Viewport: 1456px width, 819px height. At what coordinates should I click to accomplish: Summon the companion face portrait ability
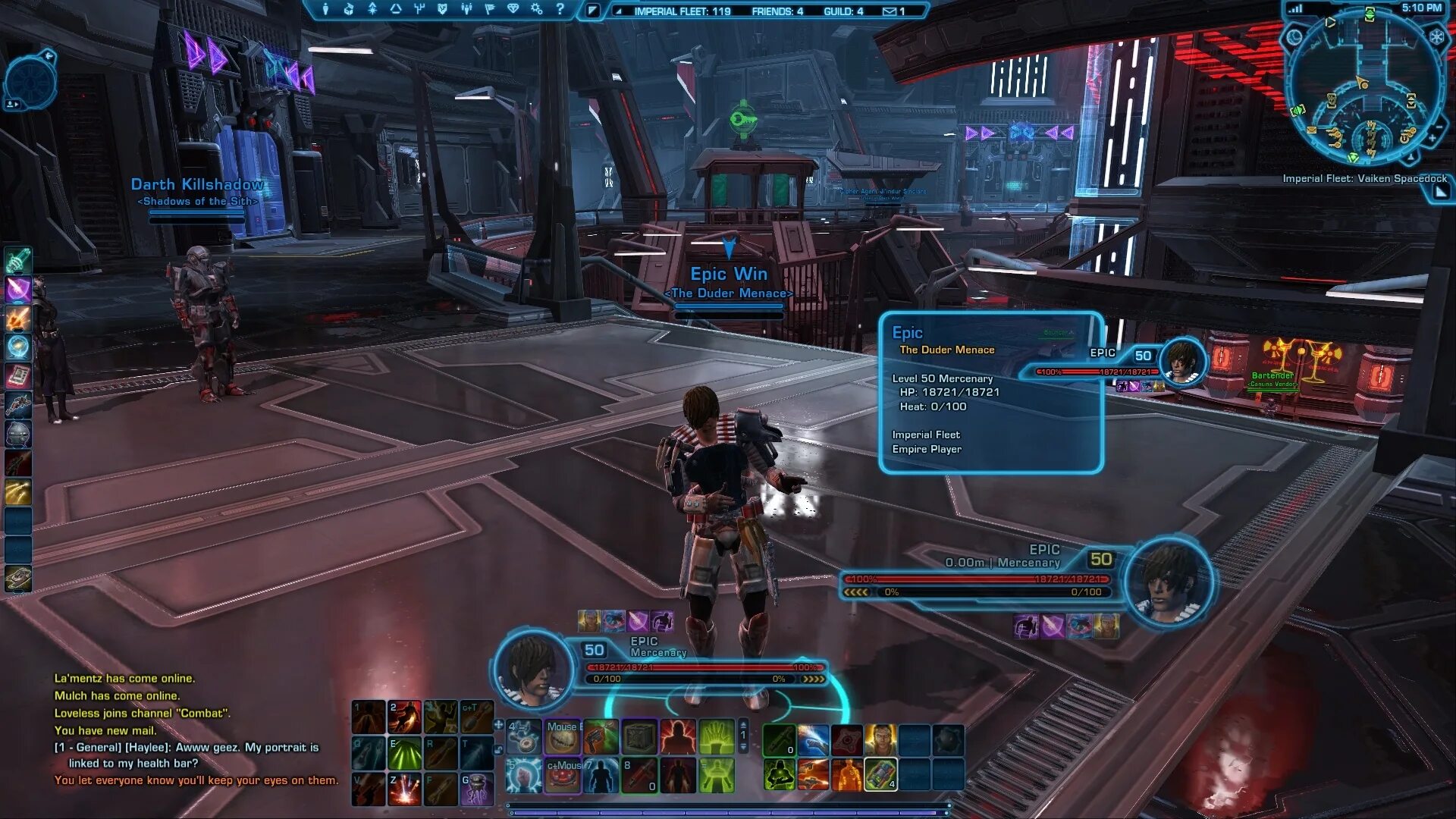[880, 739]
